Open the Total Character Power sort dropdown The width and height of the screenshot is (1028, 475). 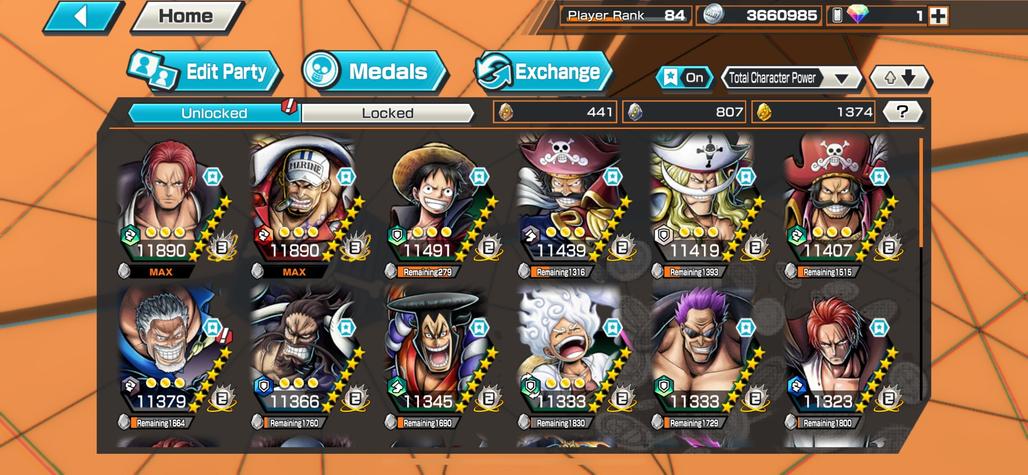click(791, 78)
